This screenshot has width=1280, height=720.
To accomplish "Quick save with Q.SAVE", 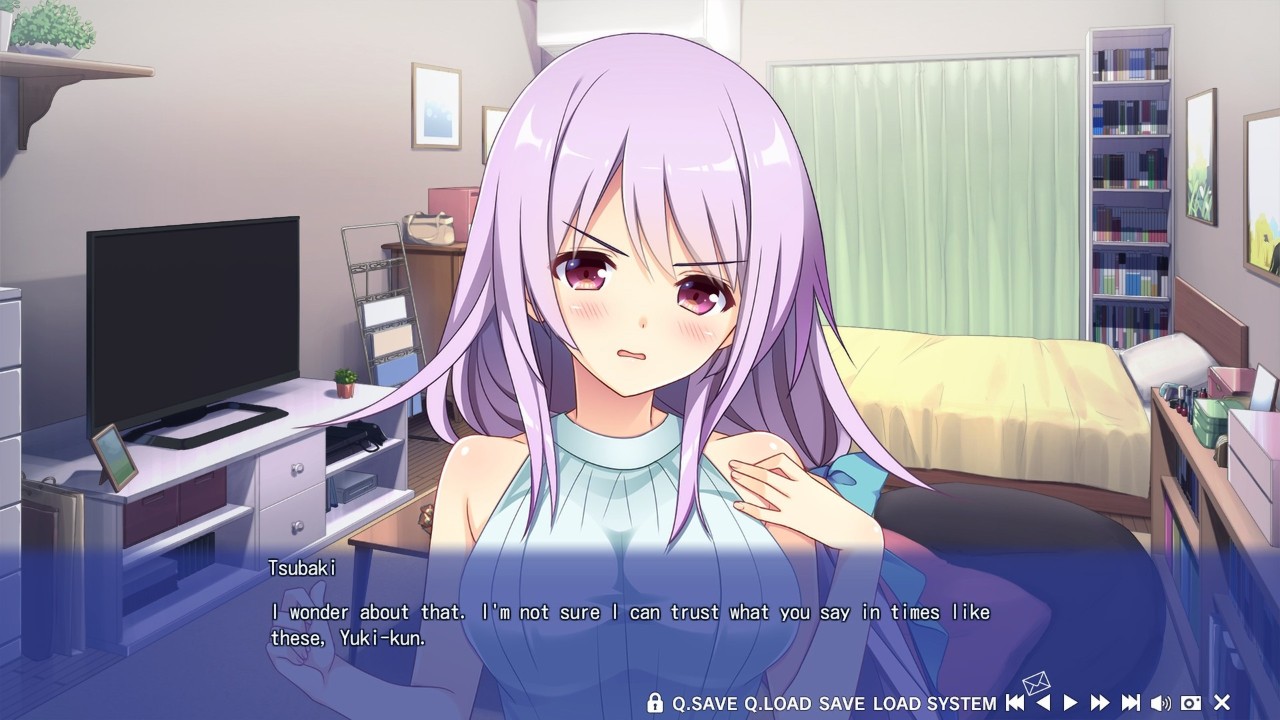I will point(704,703).
